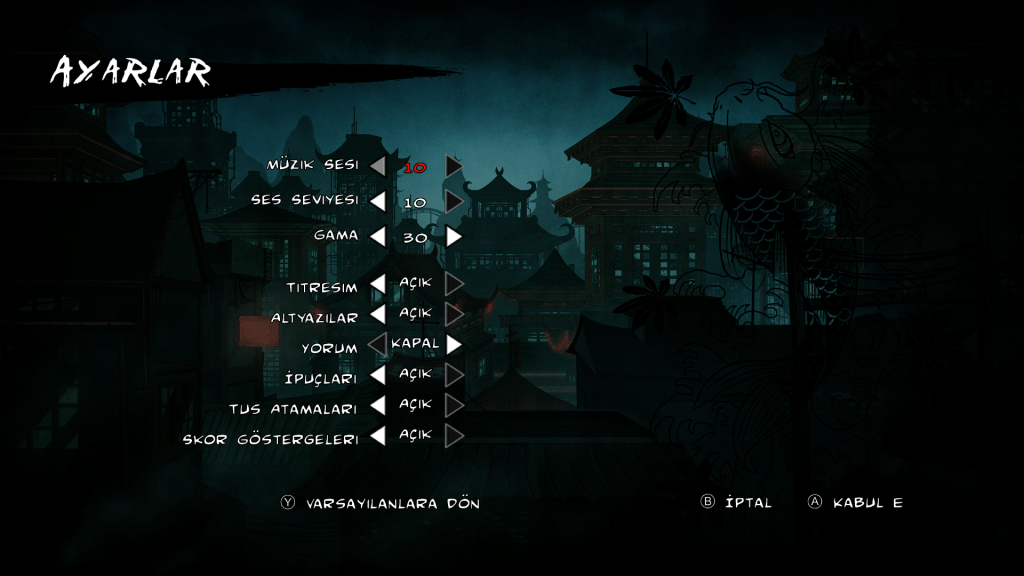
Task: Decrease Müzik Sesi with left arrow
Action: (x=378, y=165)
